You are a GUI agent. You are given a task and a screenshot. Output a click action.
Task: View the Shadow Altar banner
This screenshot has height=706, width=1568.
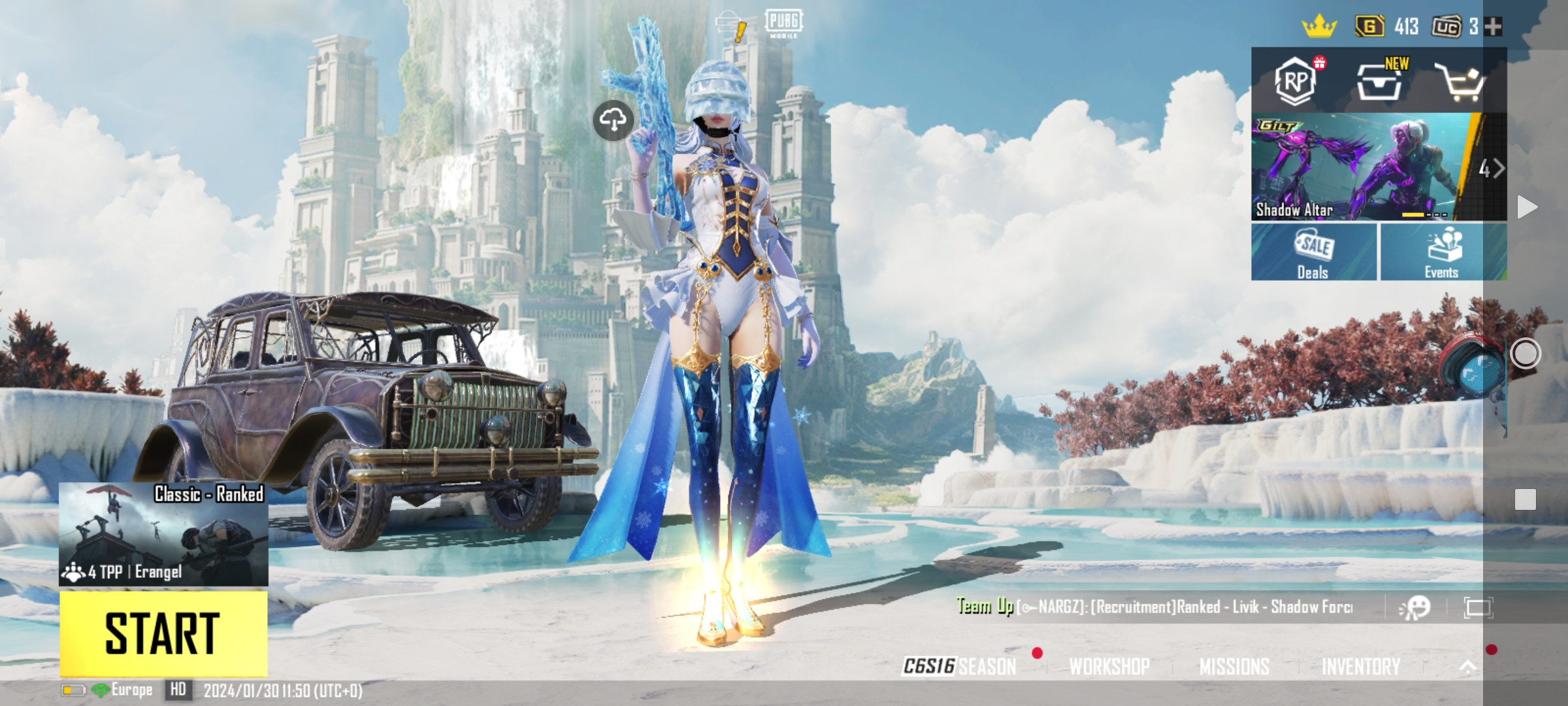(1365, 167)
